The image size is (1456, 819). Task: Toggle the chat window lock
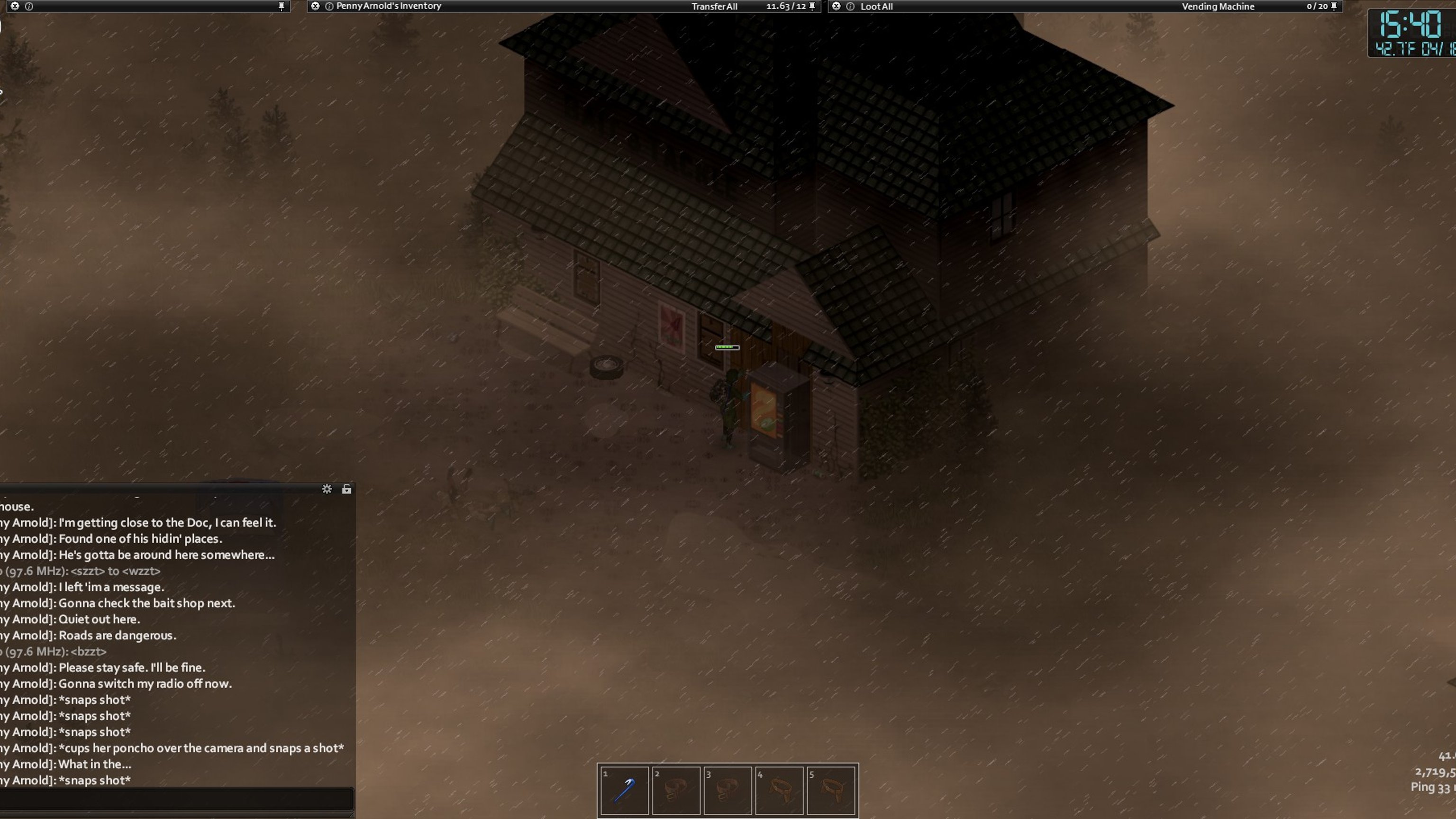tap(346, 489)
